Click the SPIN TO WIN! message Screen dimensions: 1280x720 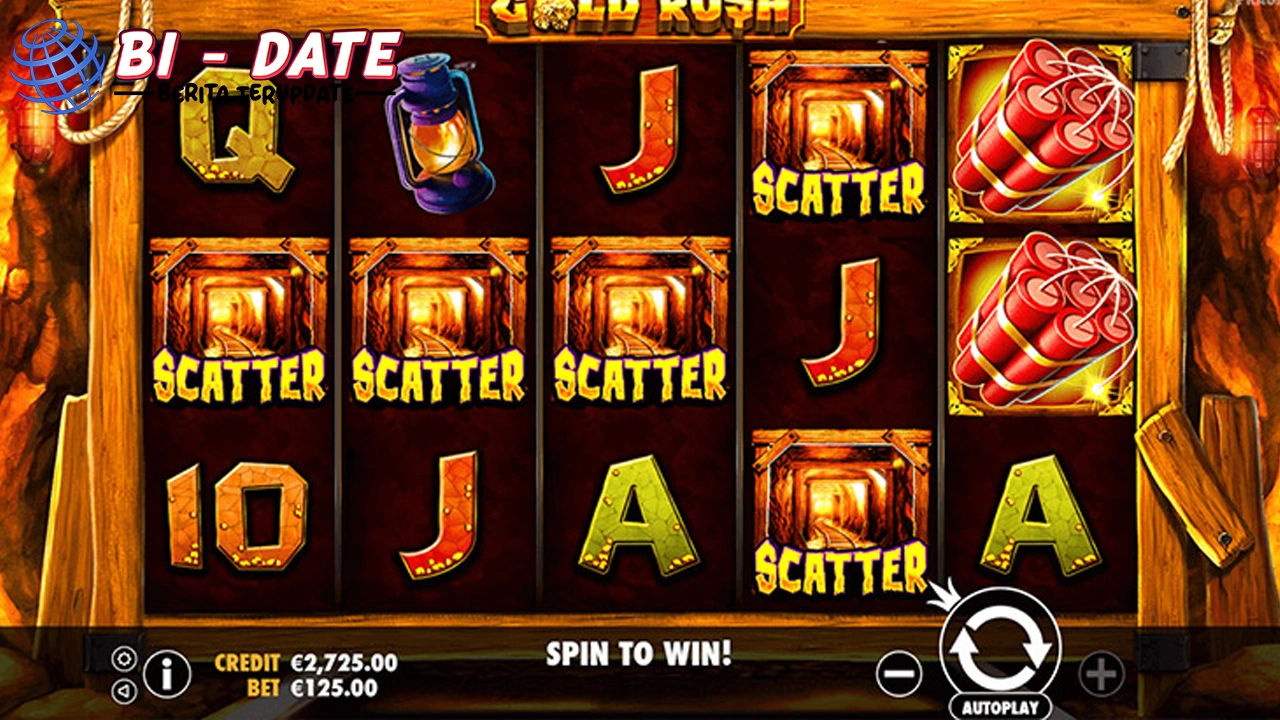pos(637,655)
